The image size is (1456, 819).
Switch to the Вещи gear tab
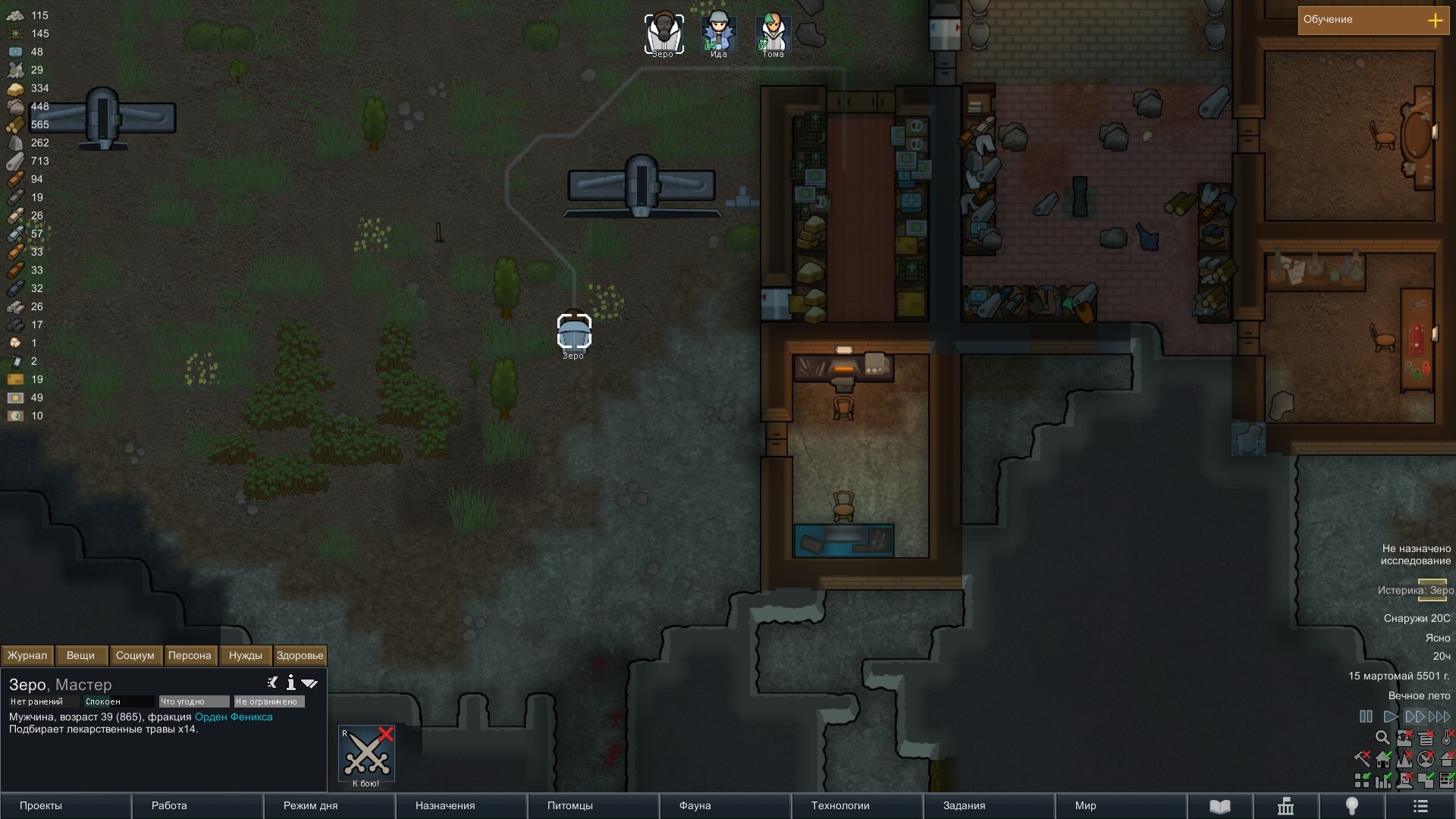tap(80, 655)
